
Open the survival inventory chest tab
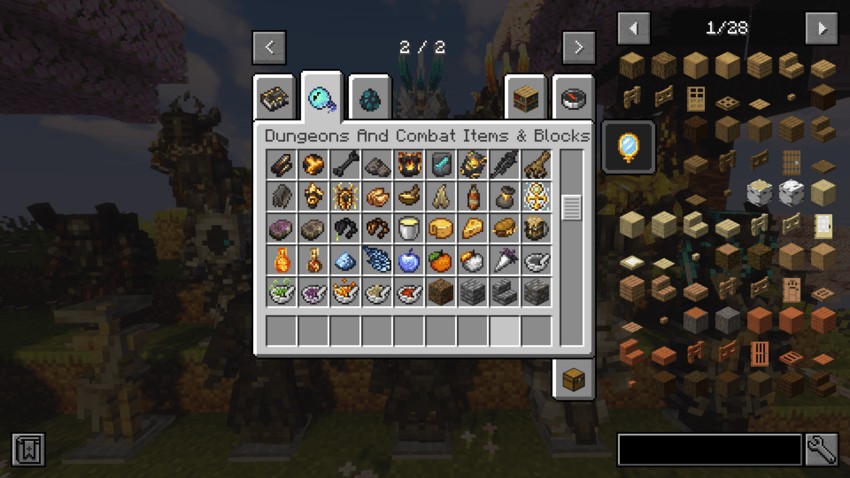tap(574, 379)
